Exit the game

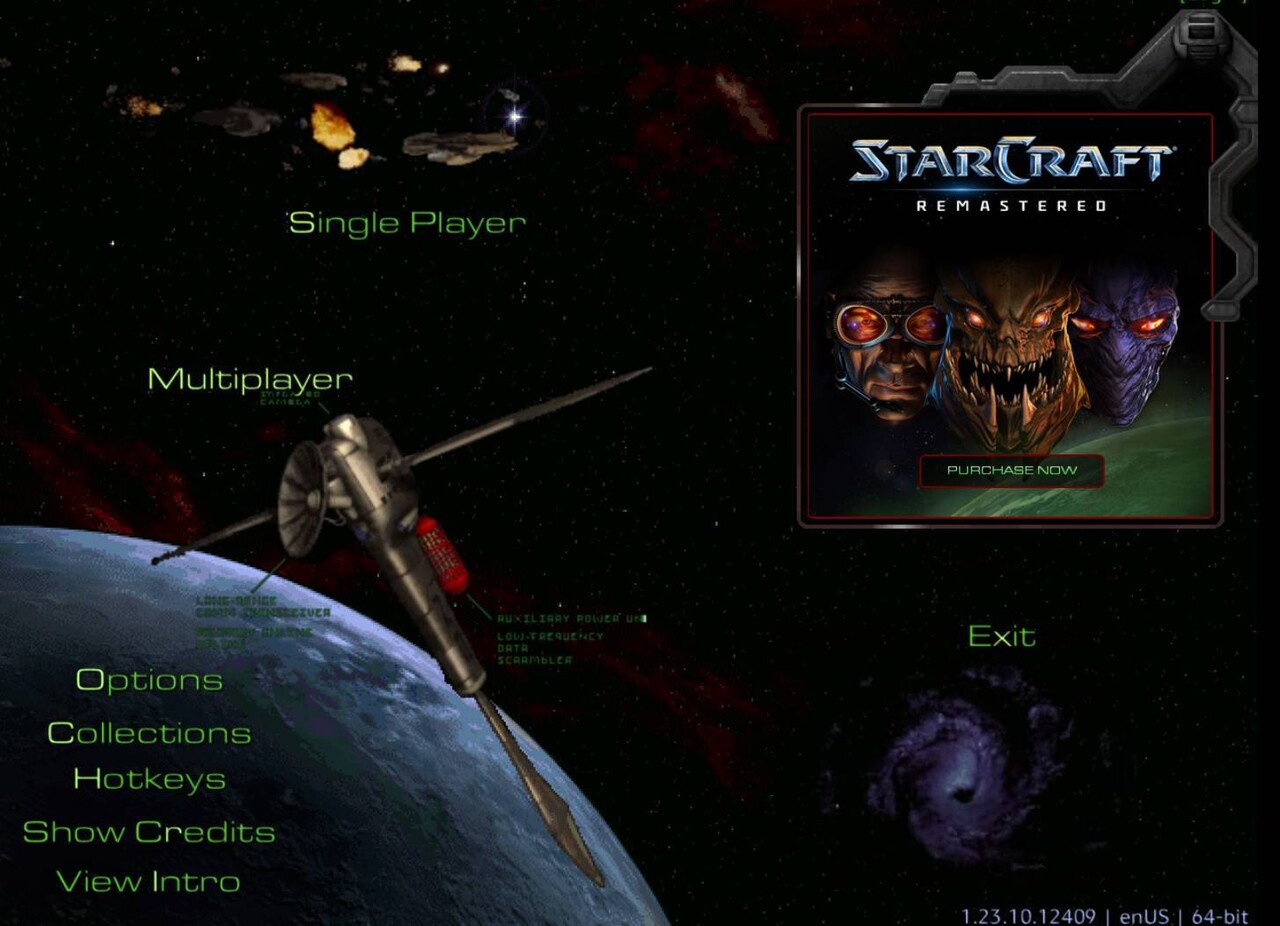click(x=1001, y=636)
